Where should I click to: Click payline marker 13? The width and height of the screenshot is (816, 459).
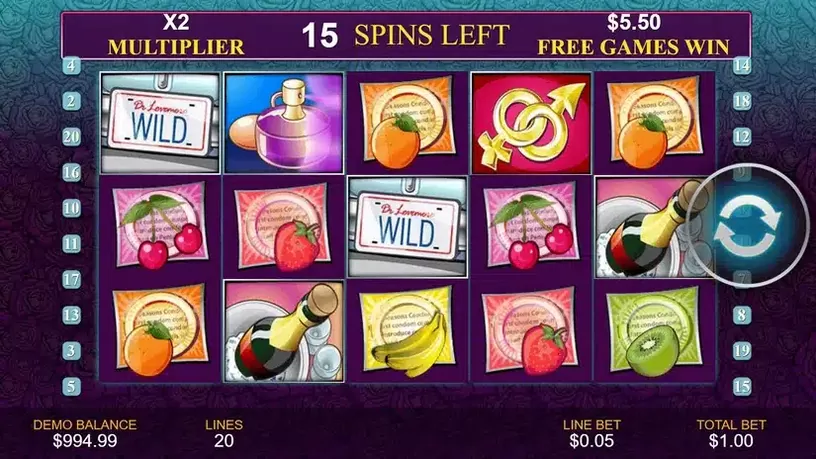coord(72,314)
